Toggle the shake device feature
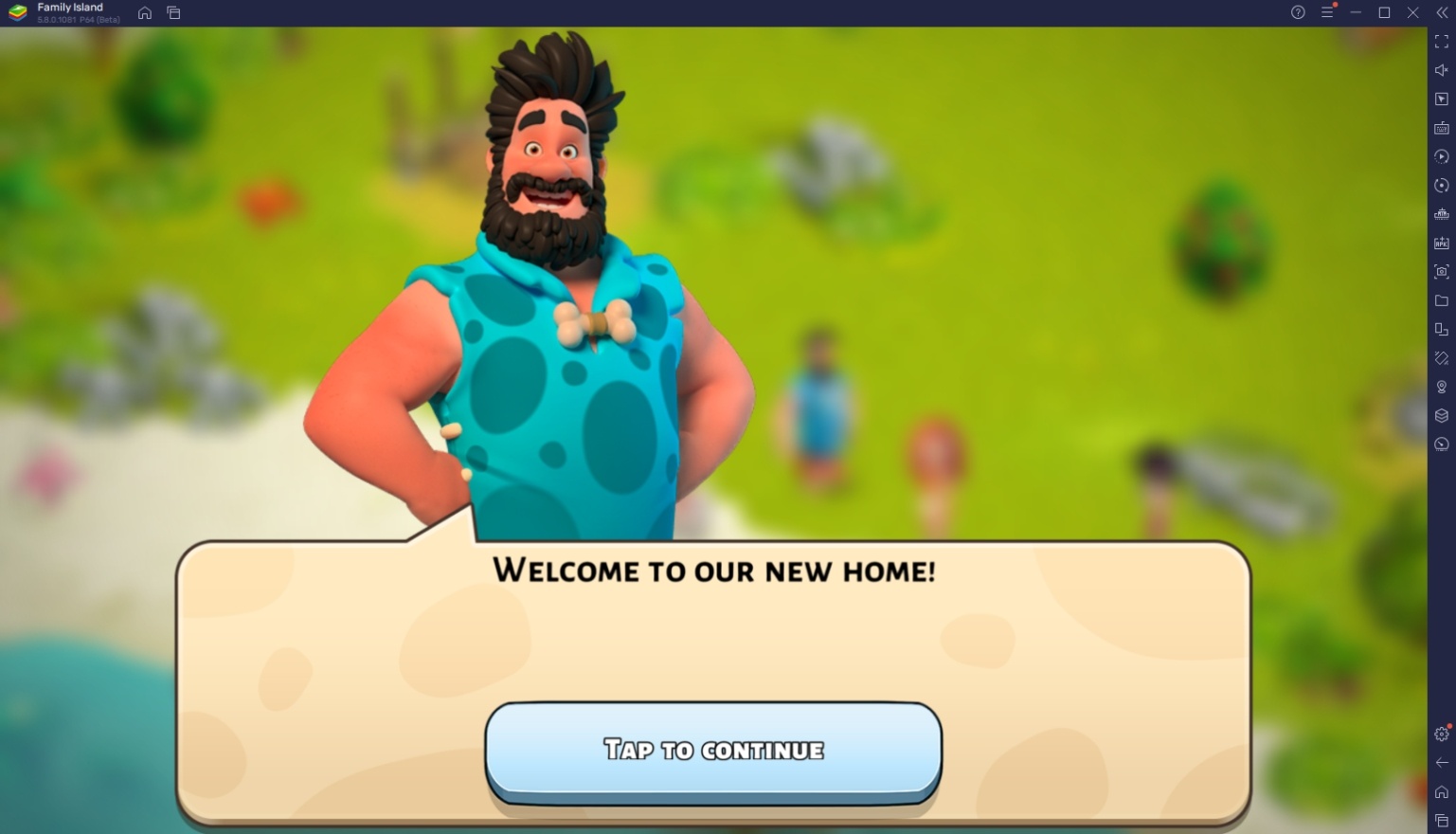Image resolution: width=1456 pixels, height=834 pixels. [x=1441, y=358]
